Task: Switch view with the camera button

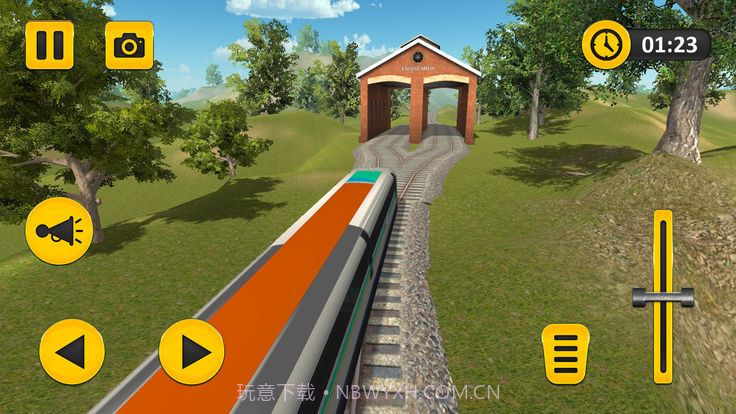Action: [129, 45]
